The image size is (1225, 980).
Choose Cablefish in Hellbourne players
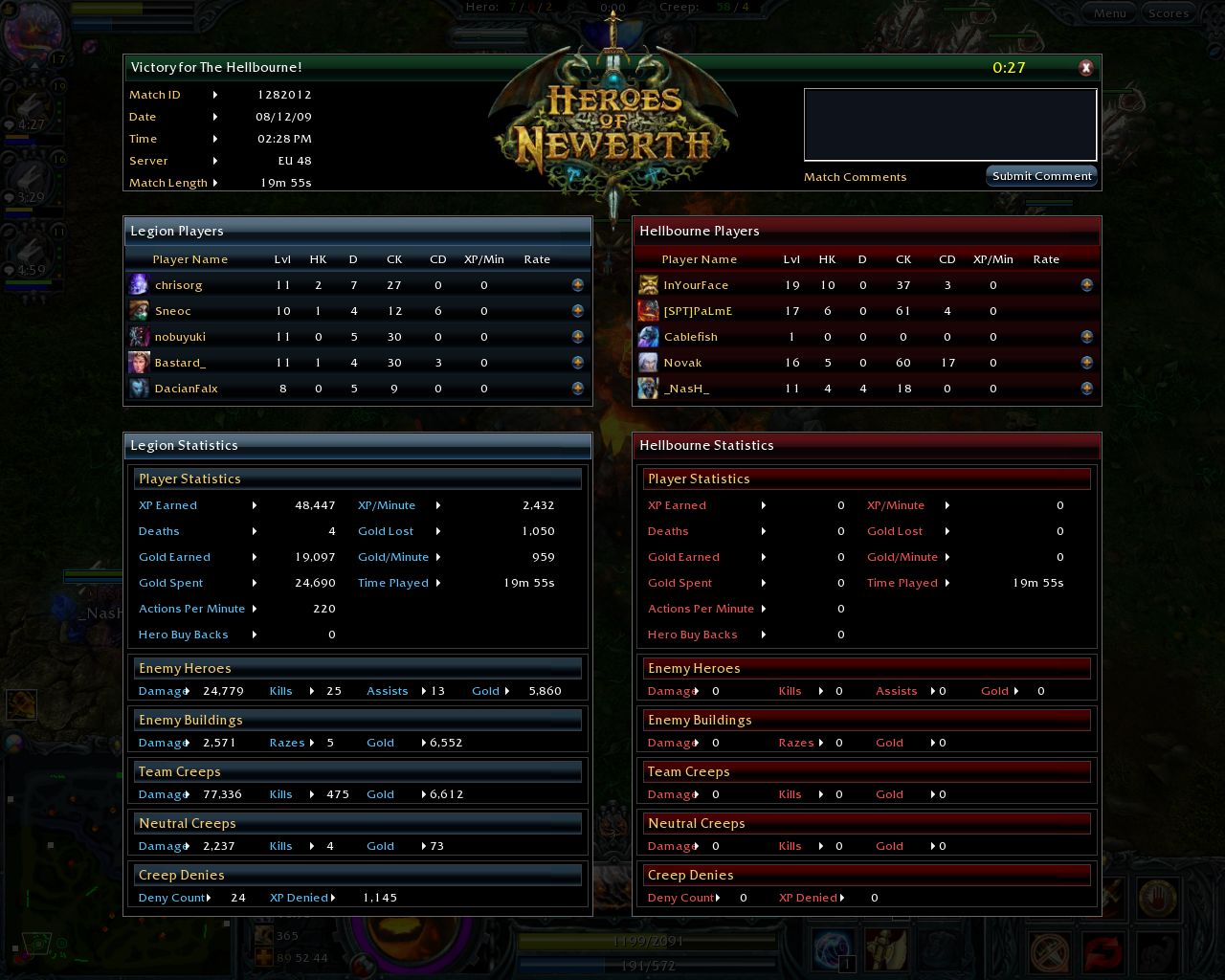click(690, 337)
